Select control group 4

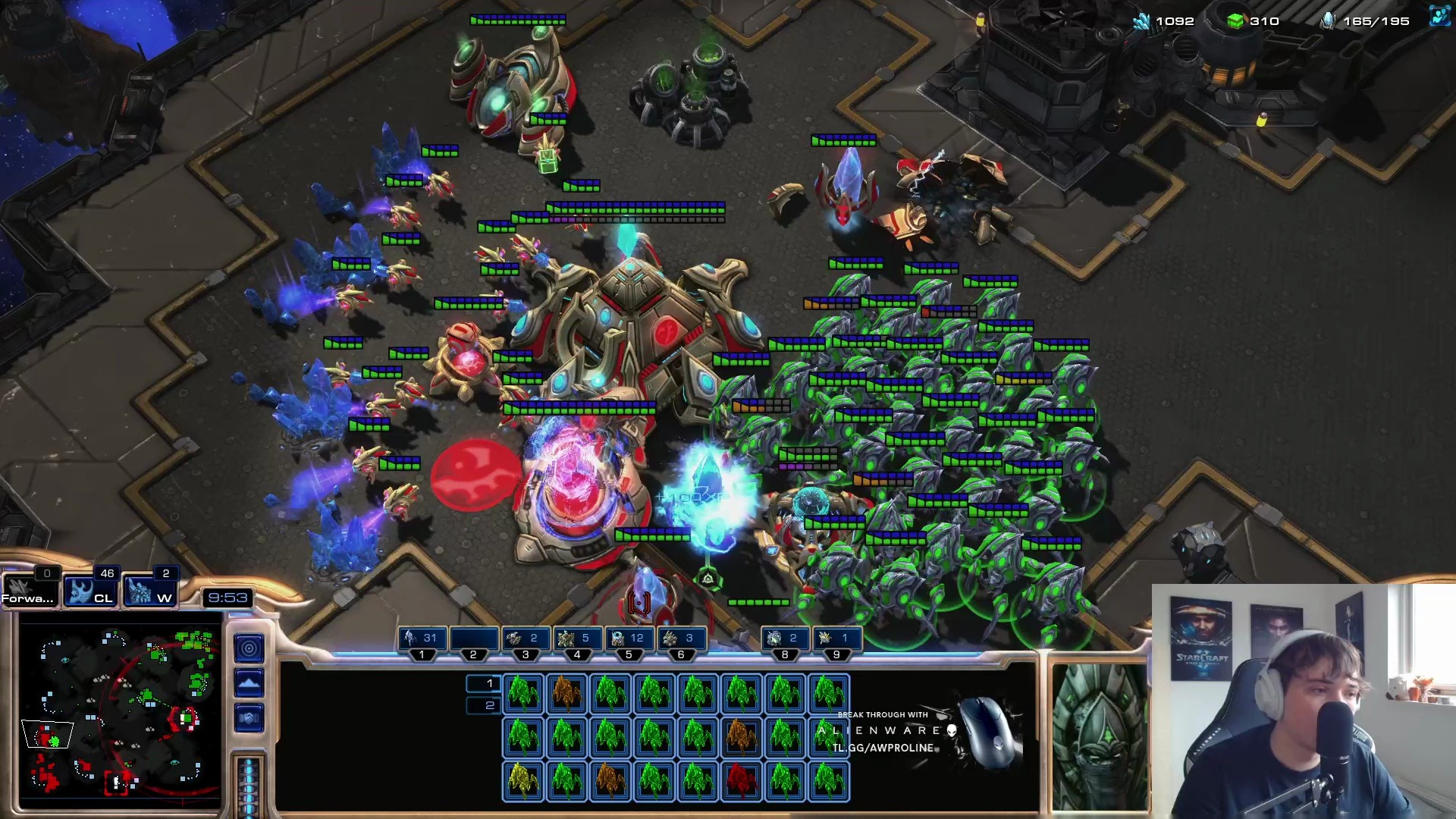pyautogui.click(x=577, y=639)
